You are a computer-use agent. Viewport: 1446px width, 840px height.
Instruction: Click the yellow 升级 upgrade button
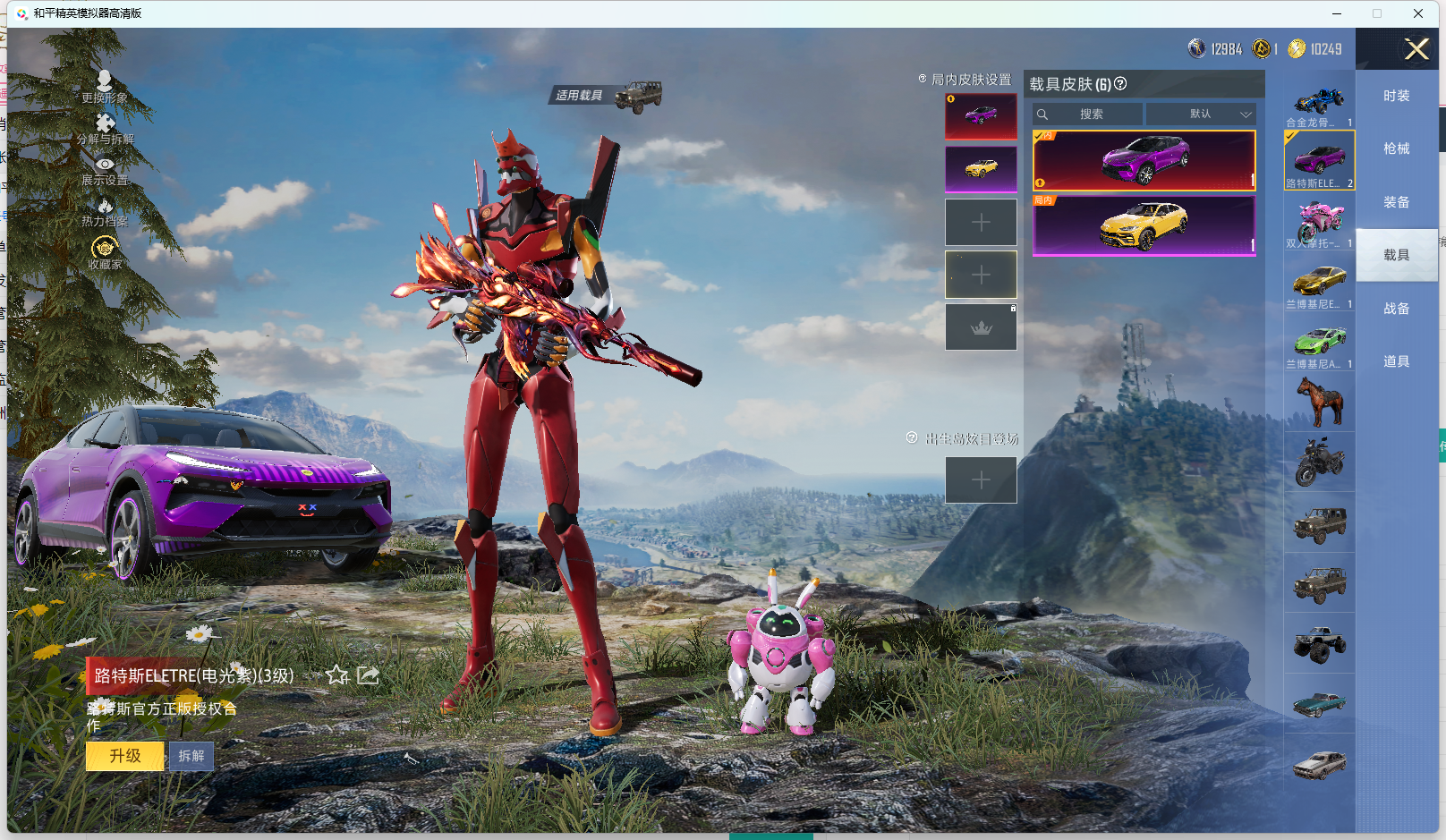pos(125,756)
